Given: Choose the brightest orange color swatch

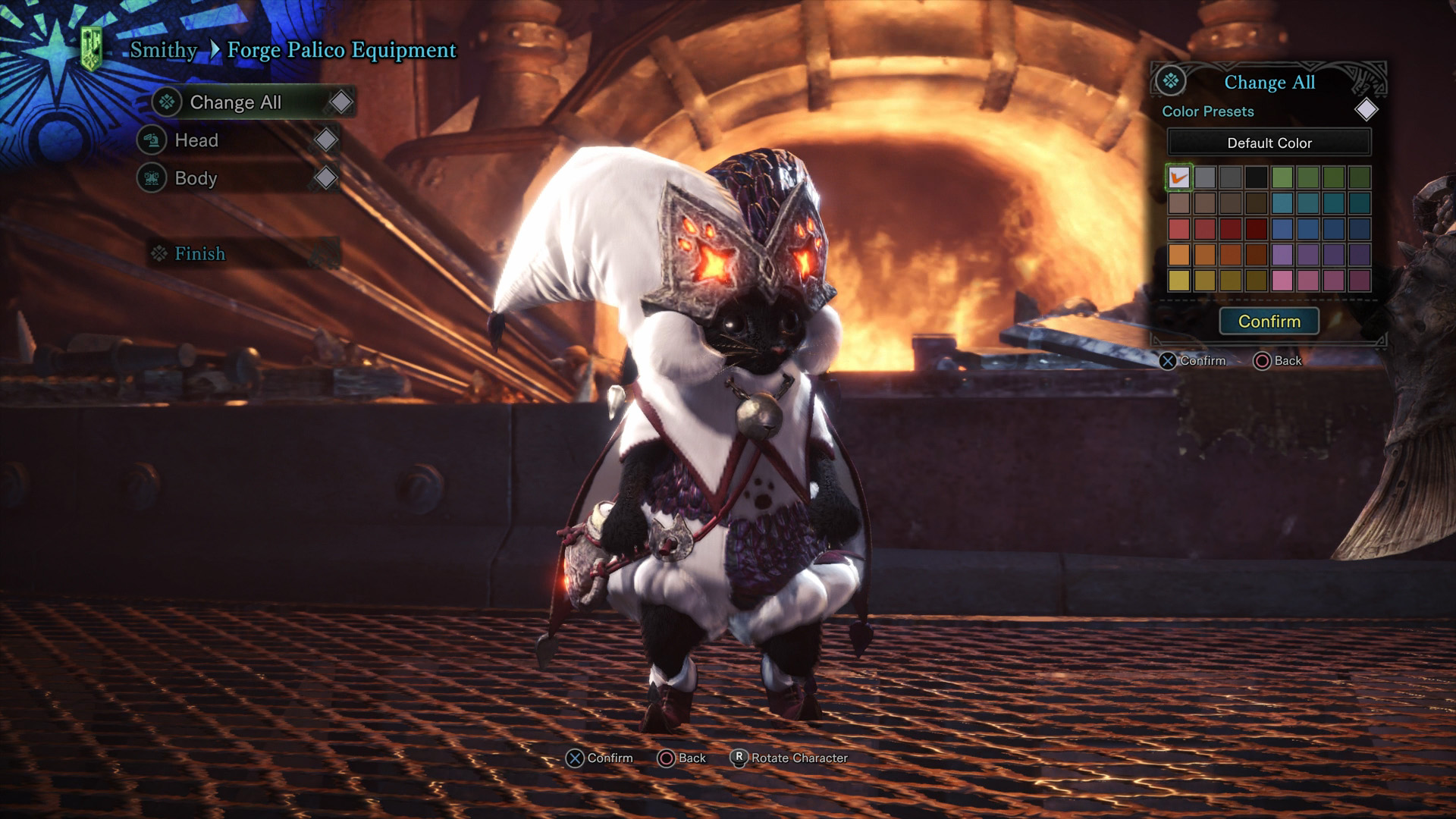Looking at the screenshot, I should (1179, 255).
